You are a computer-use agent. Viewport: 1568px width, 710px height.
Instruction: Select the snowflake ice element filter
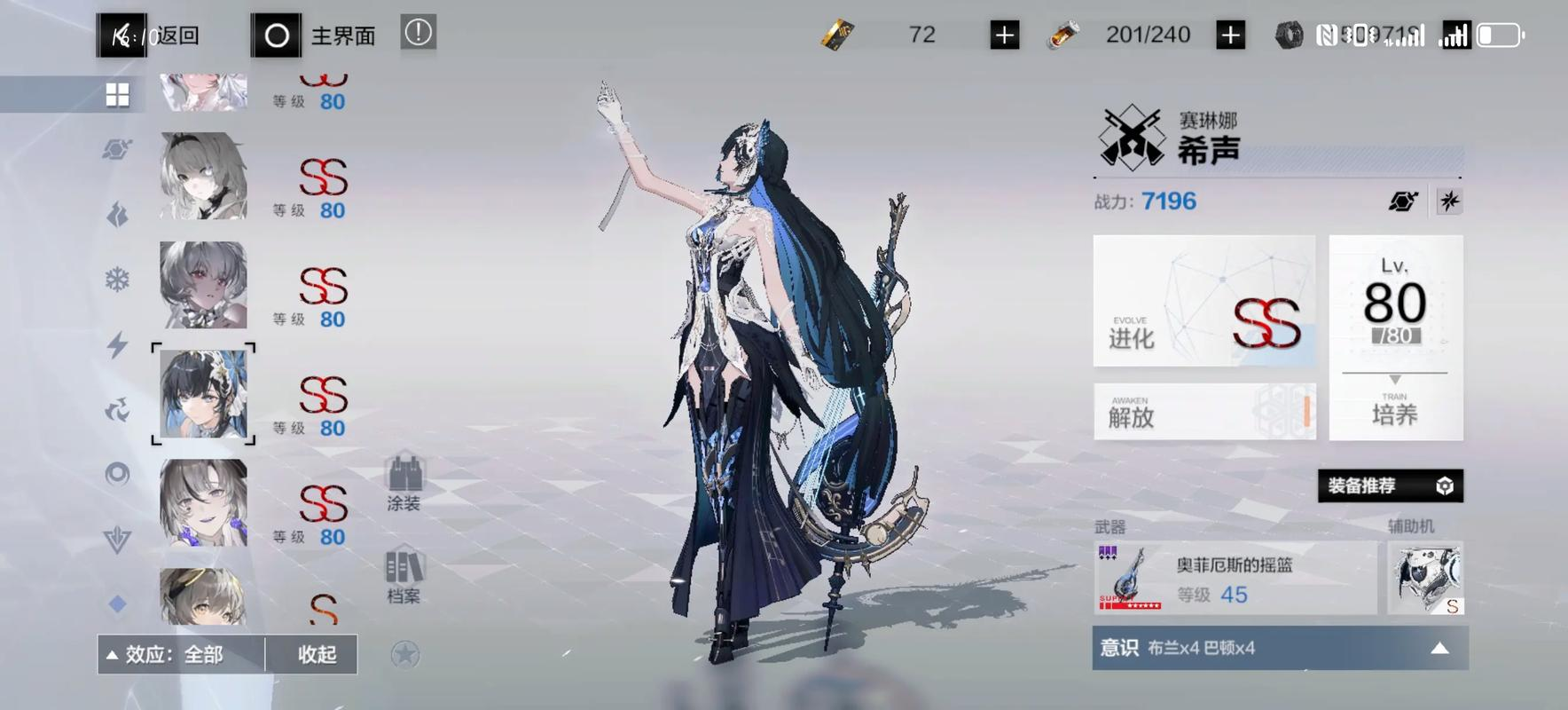click(117, 280)
